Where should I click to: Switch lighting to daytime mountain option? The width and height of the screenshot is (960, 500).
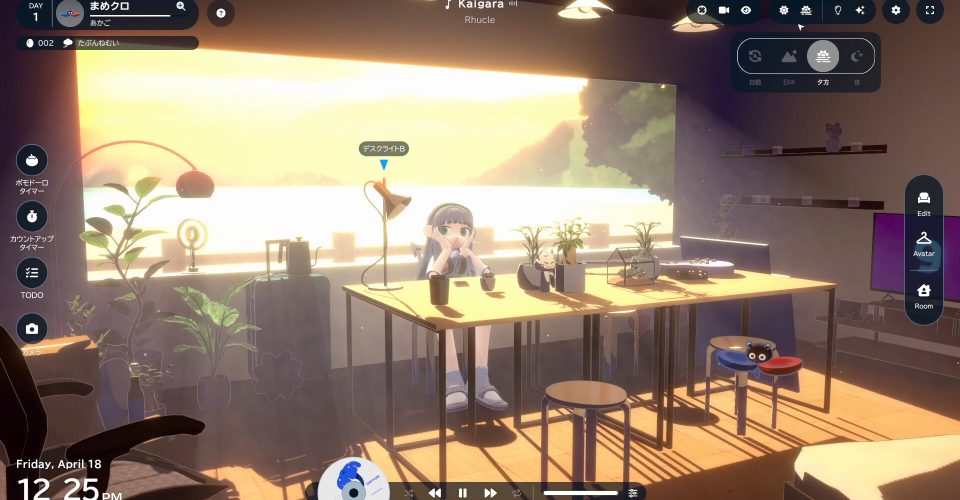[789, 57]
